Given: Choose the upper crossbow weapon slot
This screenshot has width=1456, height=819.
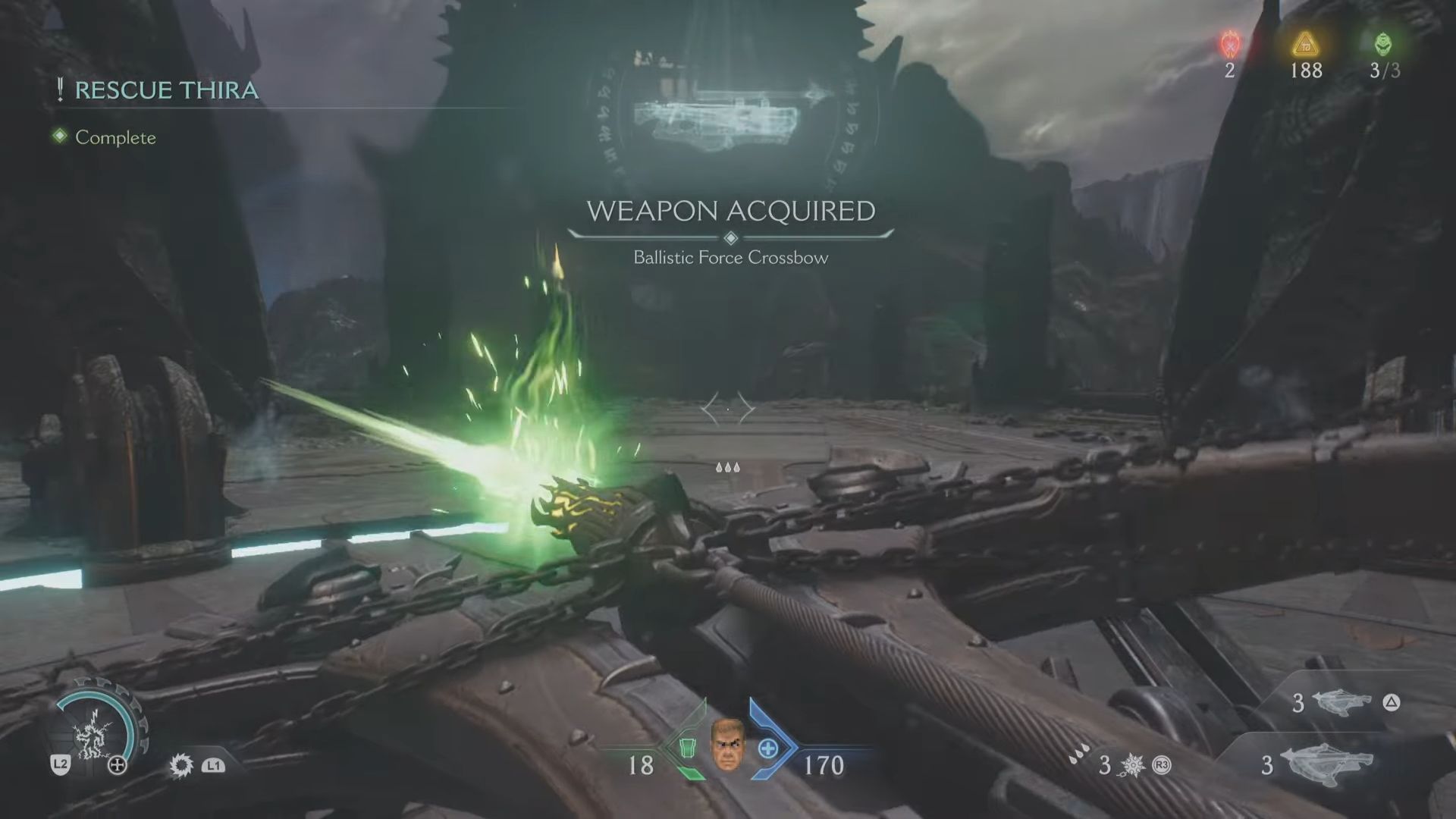Looking at the screenshot, I should 1341,702.
